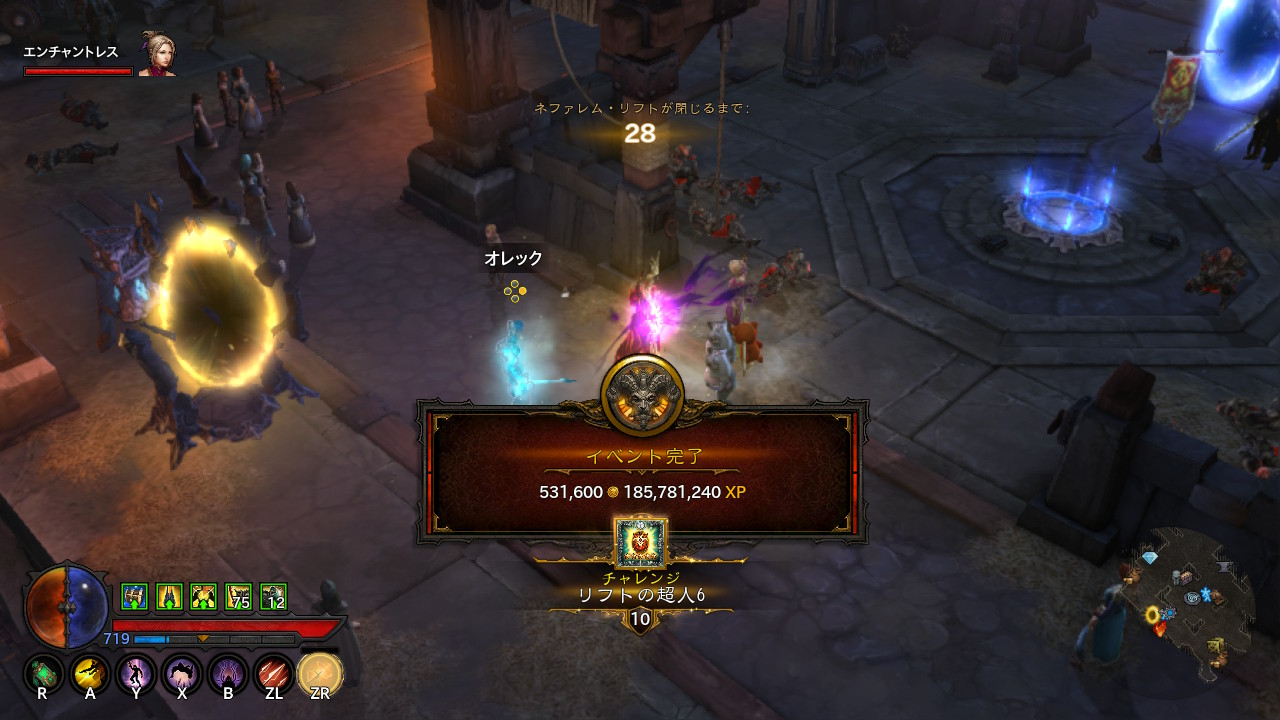Viewport: 1280px width, 720px height.
Task: Open the event complete reward panel
Action: pos(641,472)
